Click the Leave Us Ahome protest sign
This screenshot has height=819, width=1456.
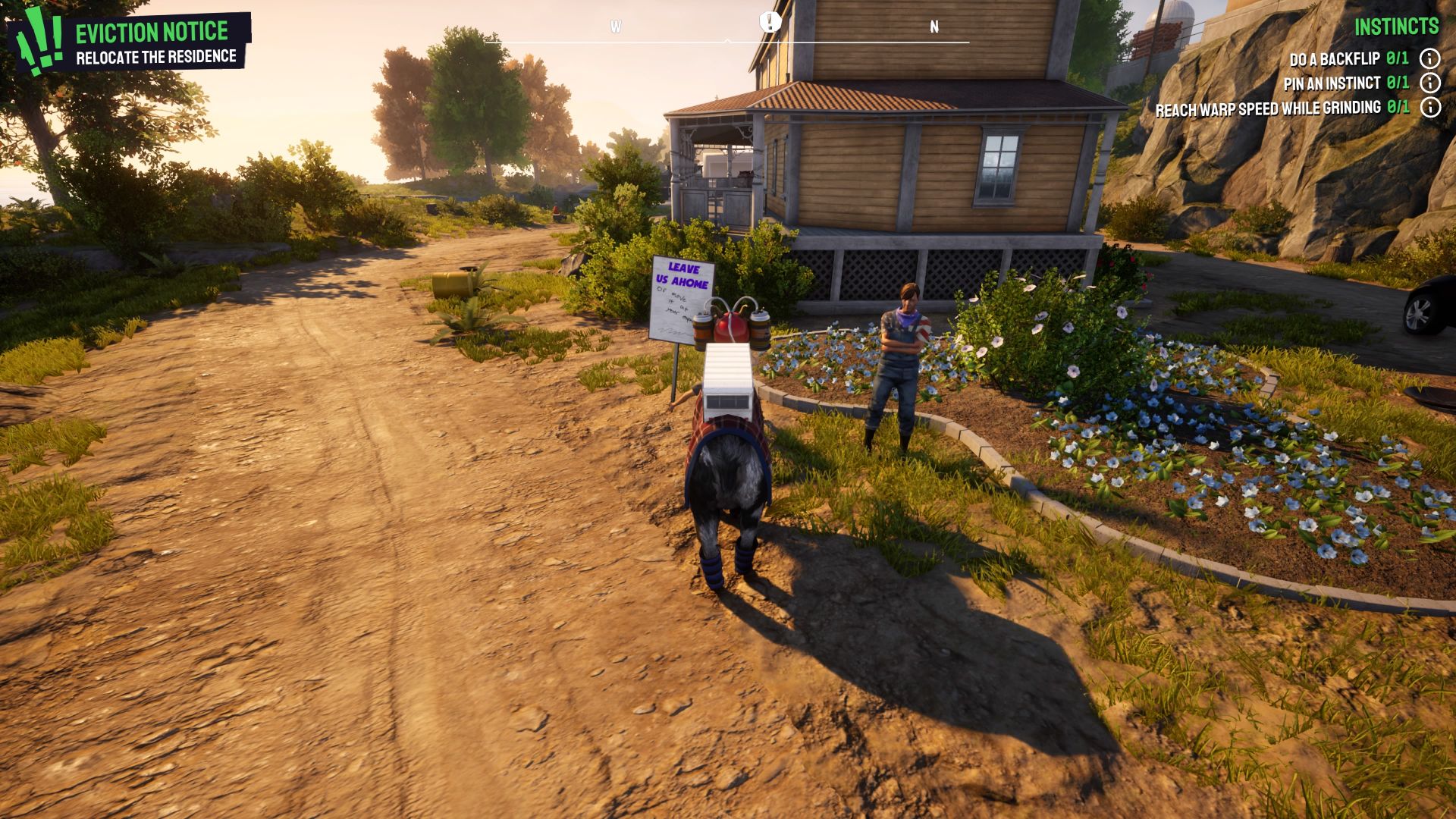tap(682, 299)
